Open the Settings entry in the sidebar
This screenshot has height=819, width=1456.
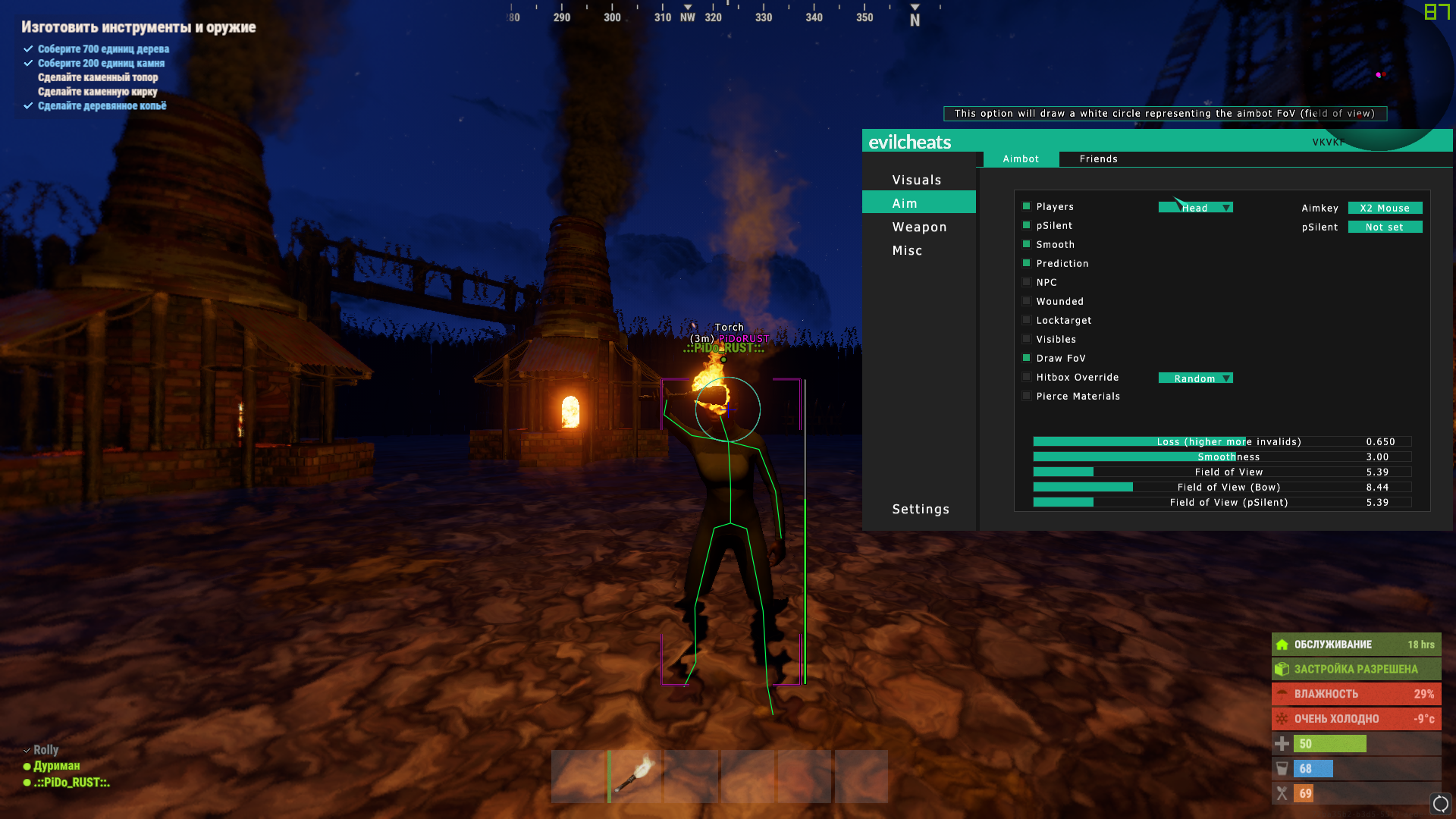coord(921,509)
